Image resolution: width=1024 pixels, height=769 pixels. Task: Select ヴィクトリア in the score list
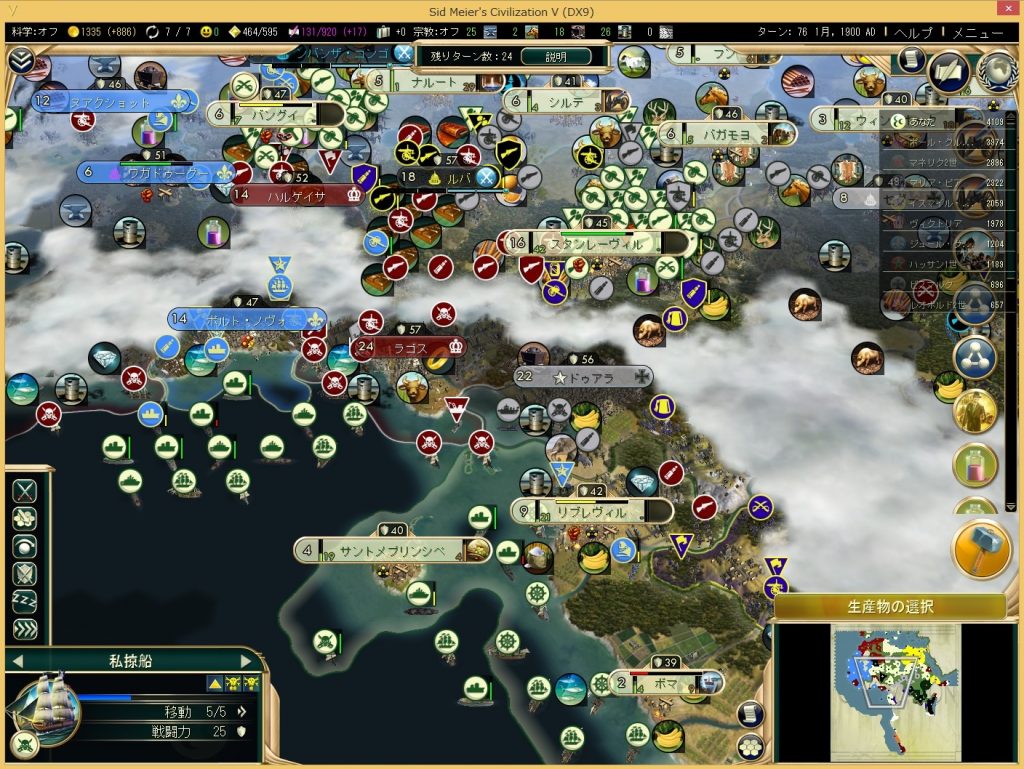tap(925, 223)
